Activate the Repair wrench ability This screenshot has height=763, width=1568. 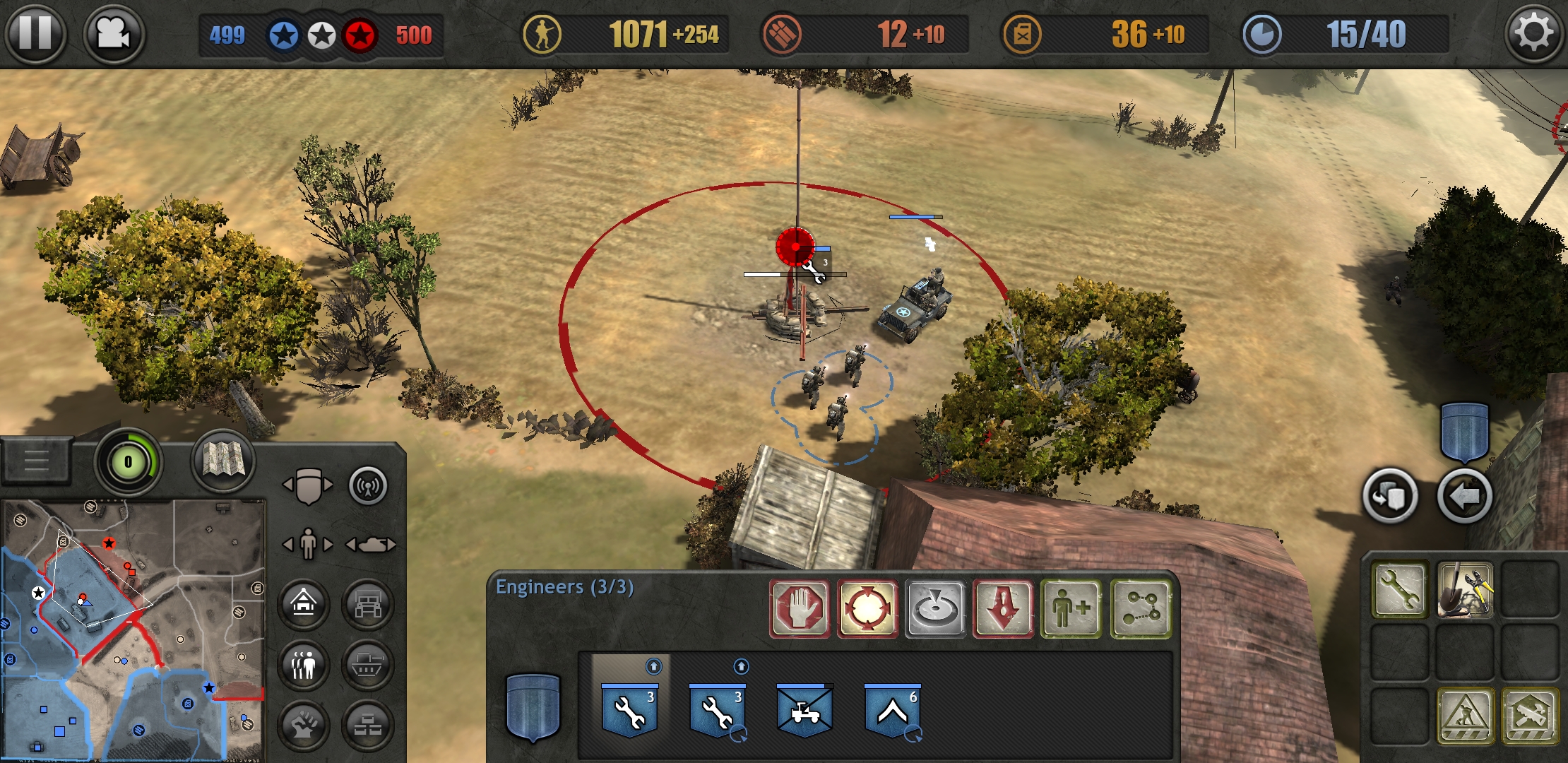[1399, 590]
